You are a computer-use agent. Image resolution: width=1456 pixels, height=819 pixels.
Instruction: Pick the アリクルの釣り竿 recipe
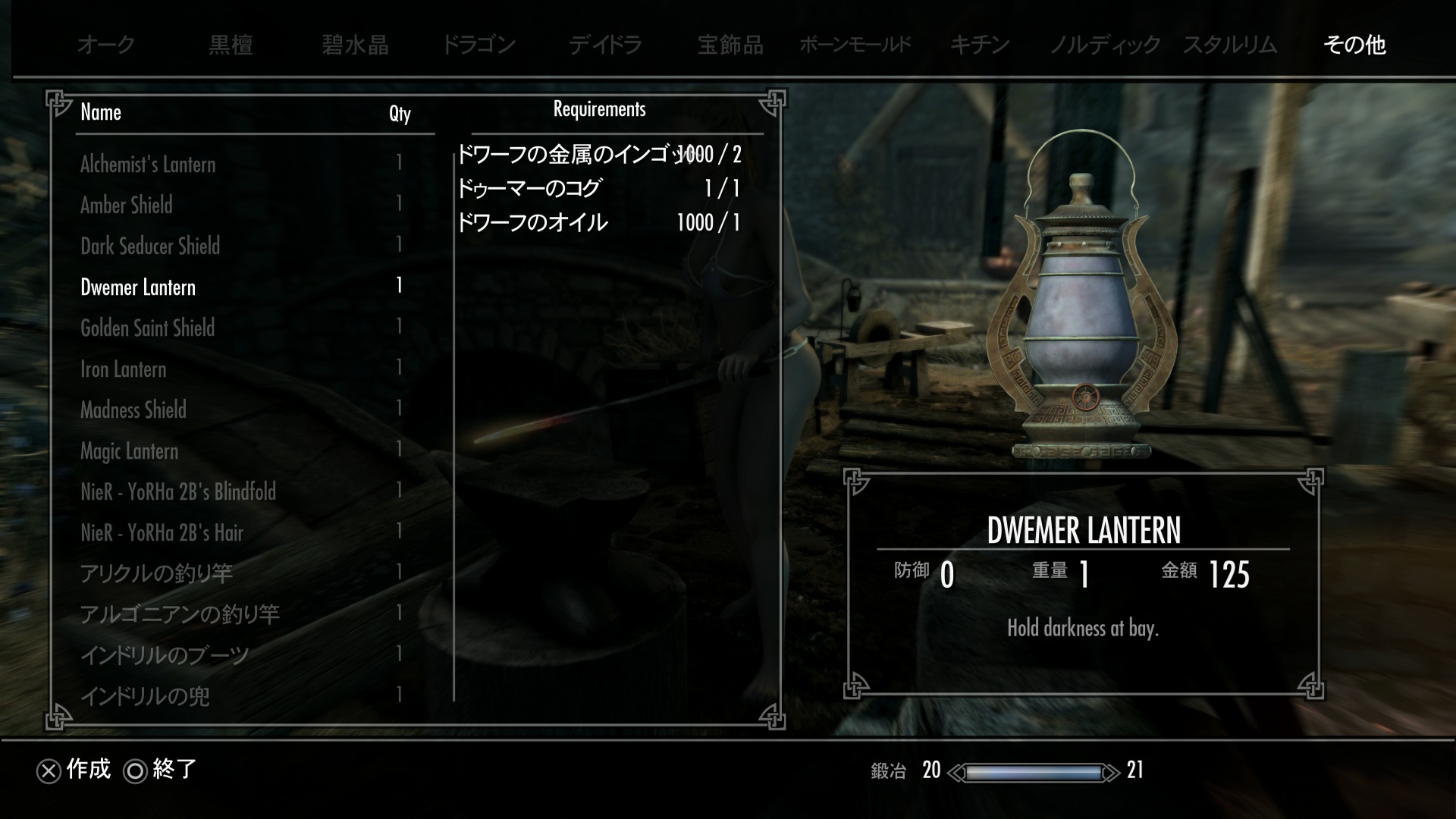pos(156,573)
